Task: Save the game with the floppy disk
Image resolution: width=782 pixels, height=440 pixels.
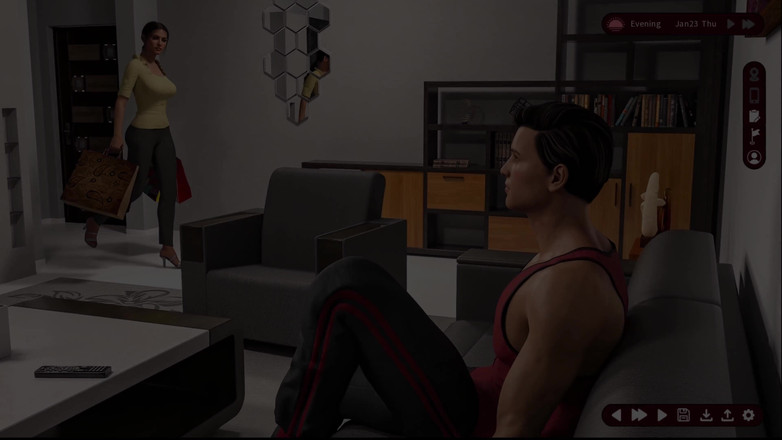Action: [x=683, y=415]
